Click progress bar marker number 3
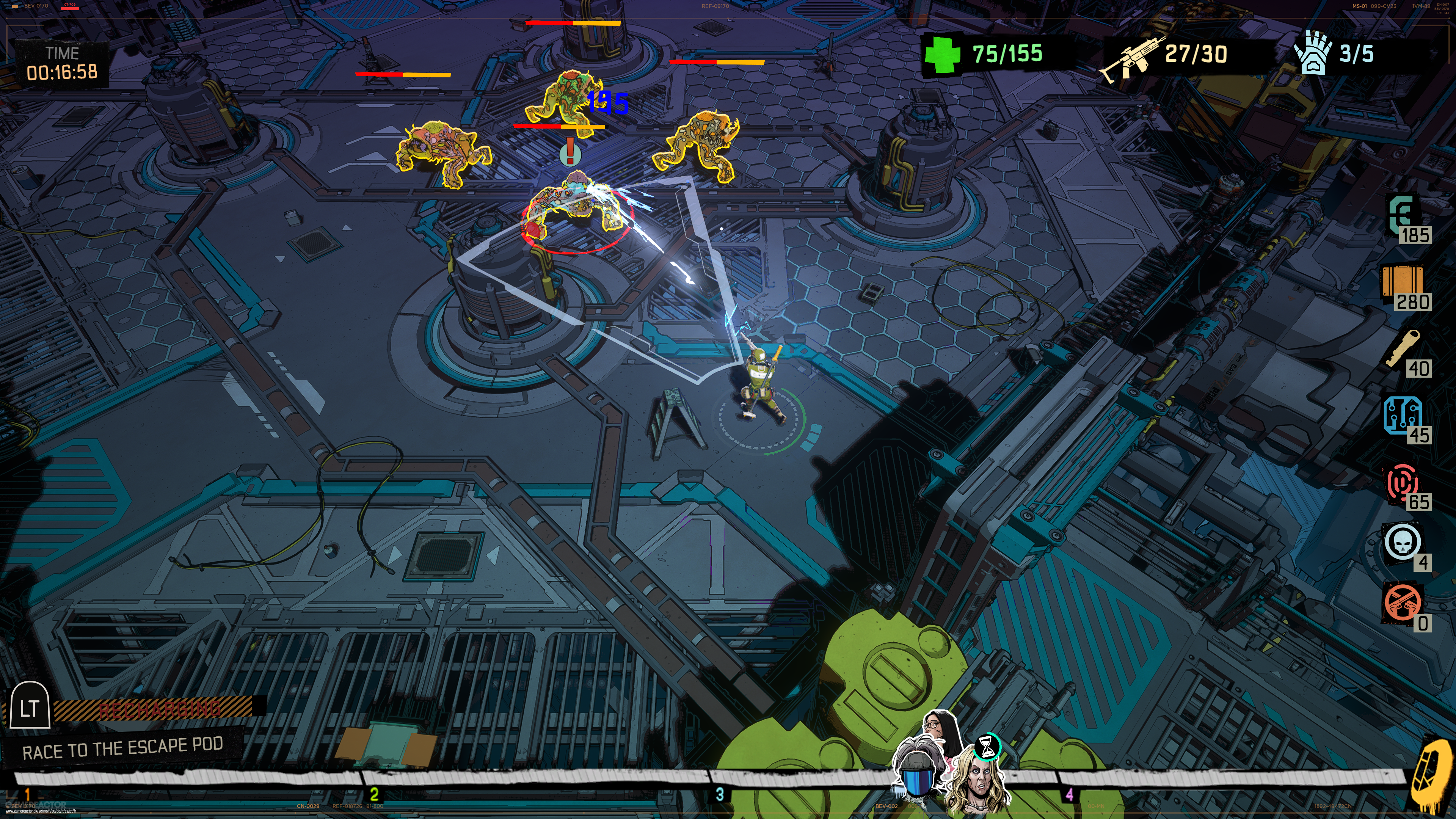 720,794
